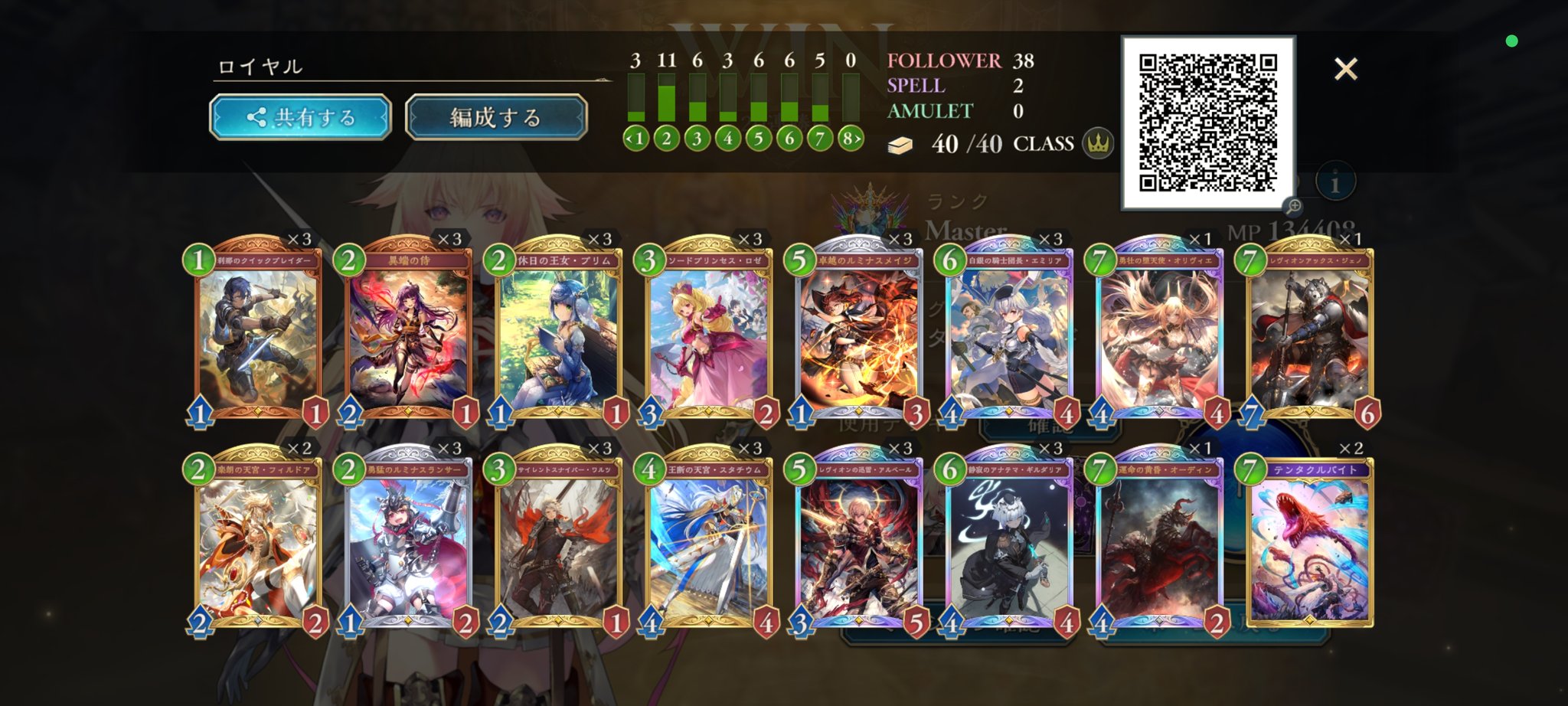This screenshot has width=1568, height=706.
Task: Close the deck view with the X
Action: tap(1346, 69)
